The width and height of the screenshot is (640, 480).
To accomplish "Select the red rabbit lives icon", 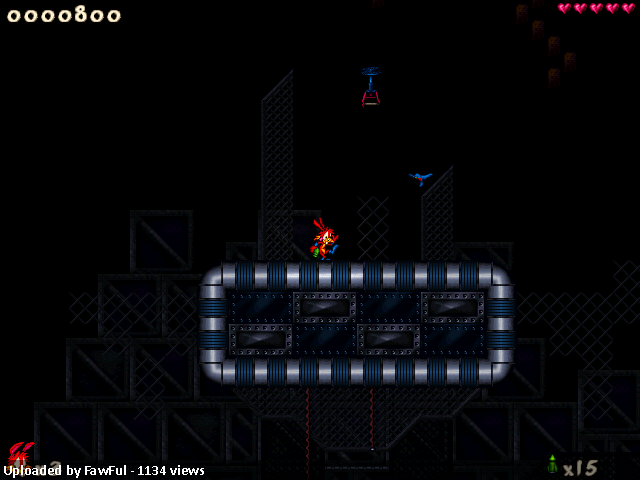I will tap(21, 453).
